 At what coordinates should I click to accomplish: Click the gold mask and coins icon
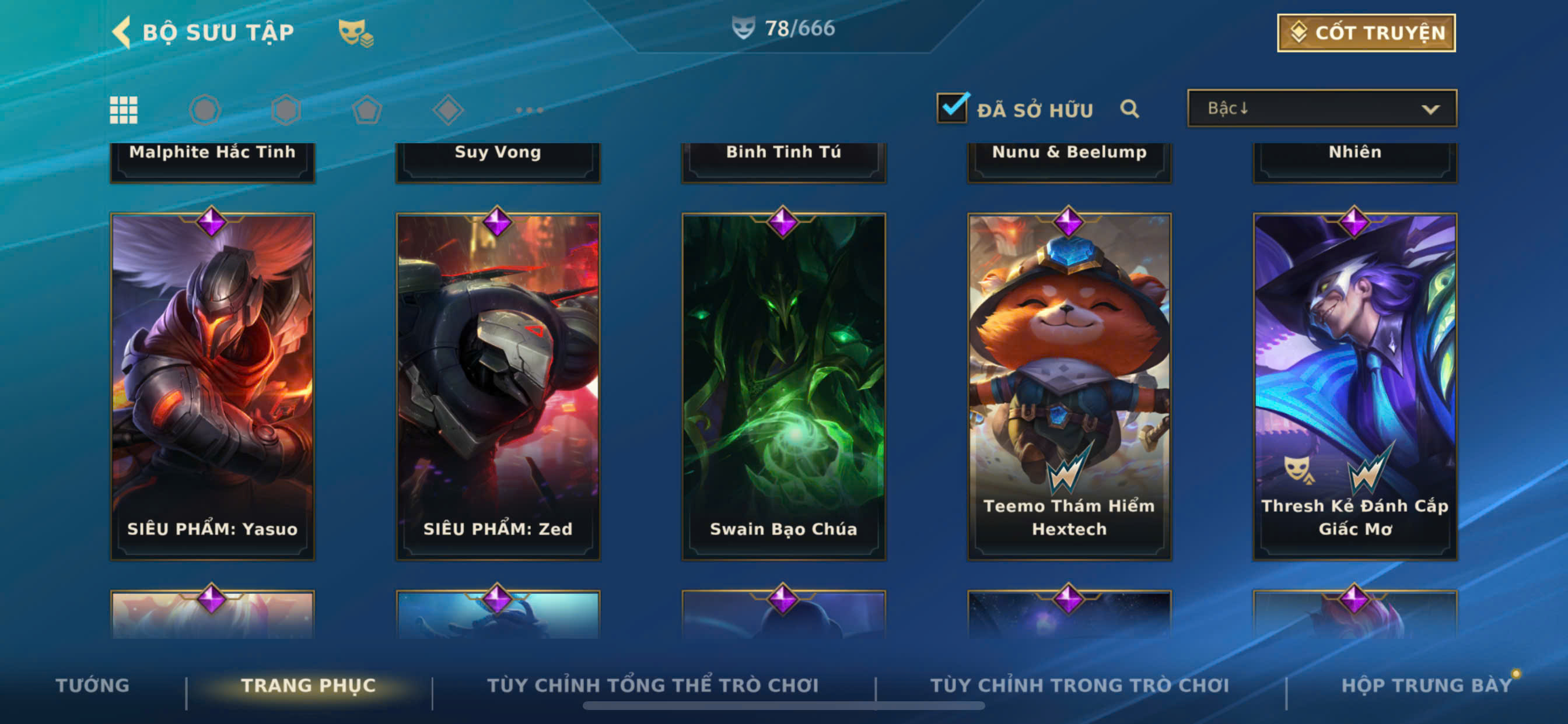[355, 33]
